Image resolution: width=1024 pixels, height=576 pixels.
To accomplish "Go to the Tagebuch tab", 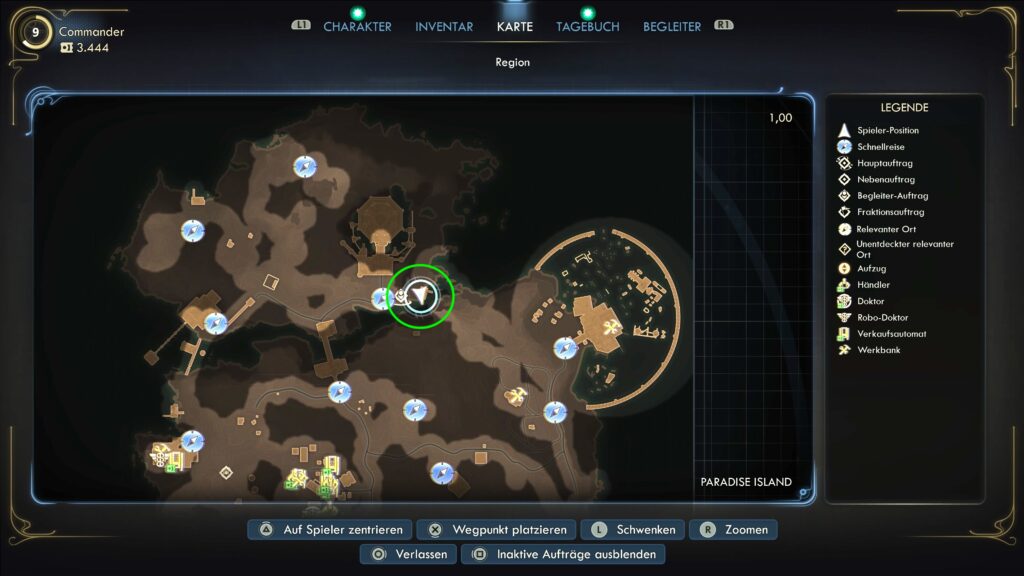I will tap(588, 27).
